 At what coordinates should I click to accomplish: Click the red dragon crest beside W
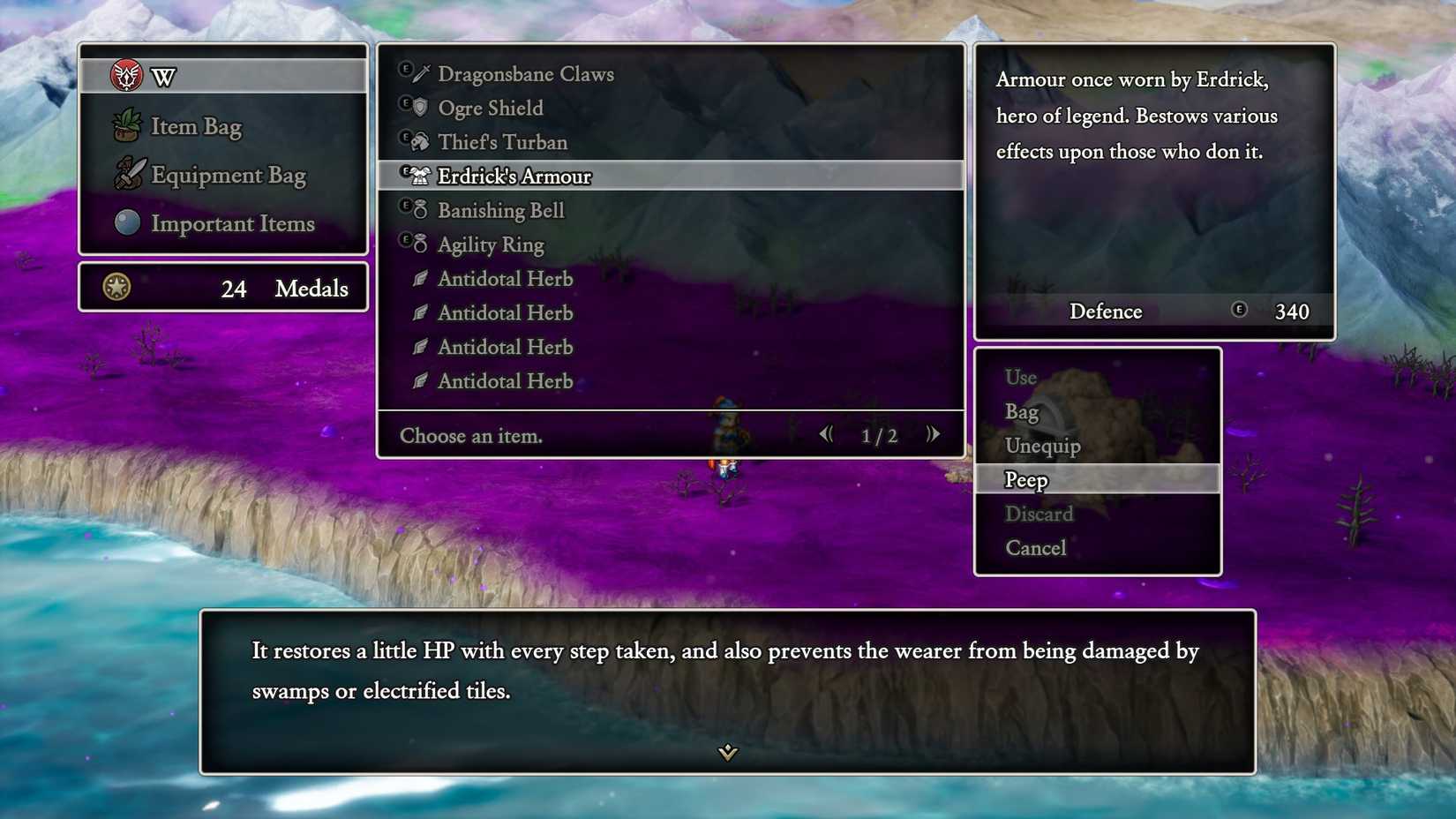pyautogui.click(x=126, y=76)
